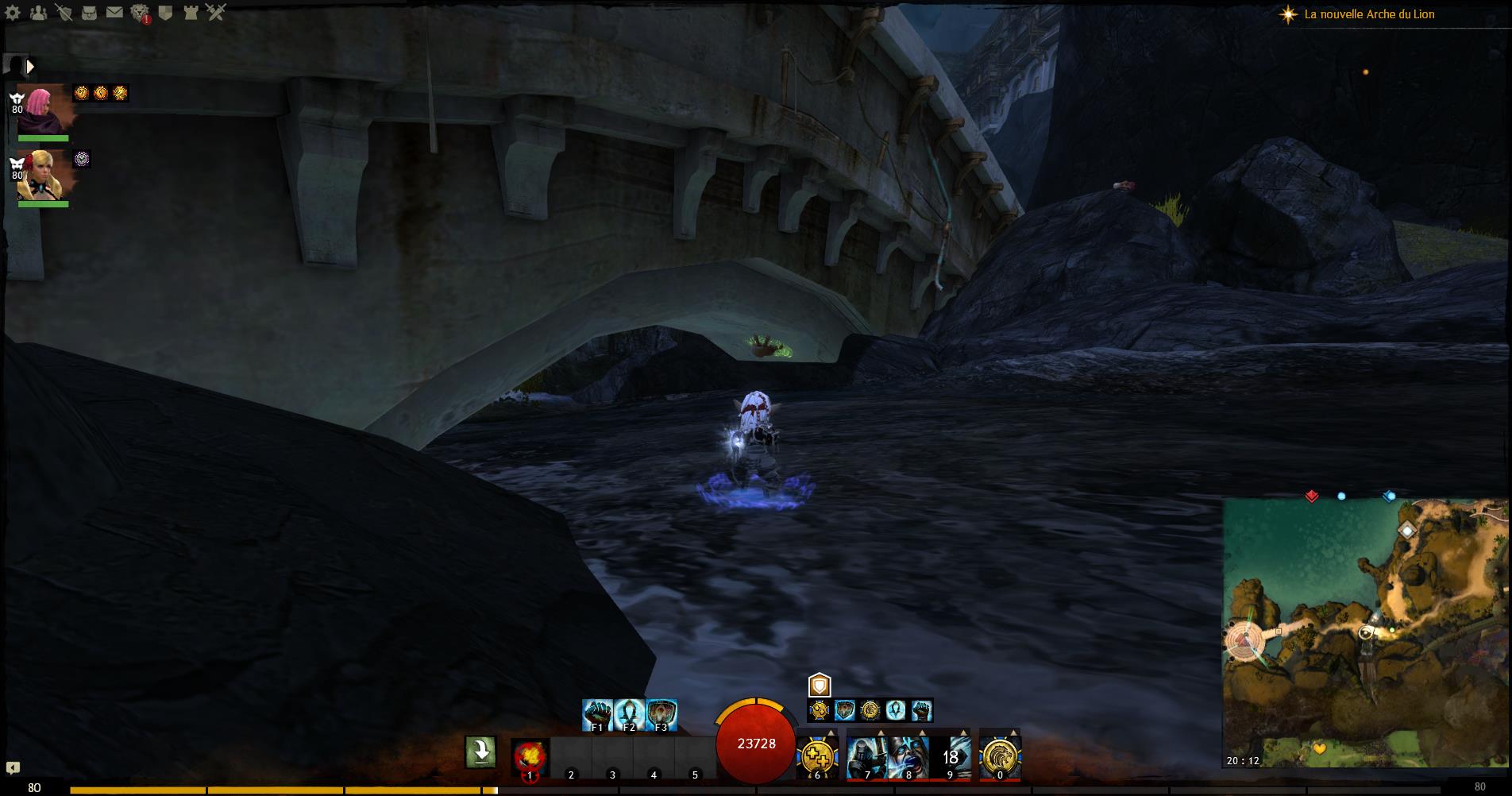Use the golden lion elite skill

point(999,756)
